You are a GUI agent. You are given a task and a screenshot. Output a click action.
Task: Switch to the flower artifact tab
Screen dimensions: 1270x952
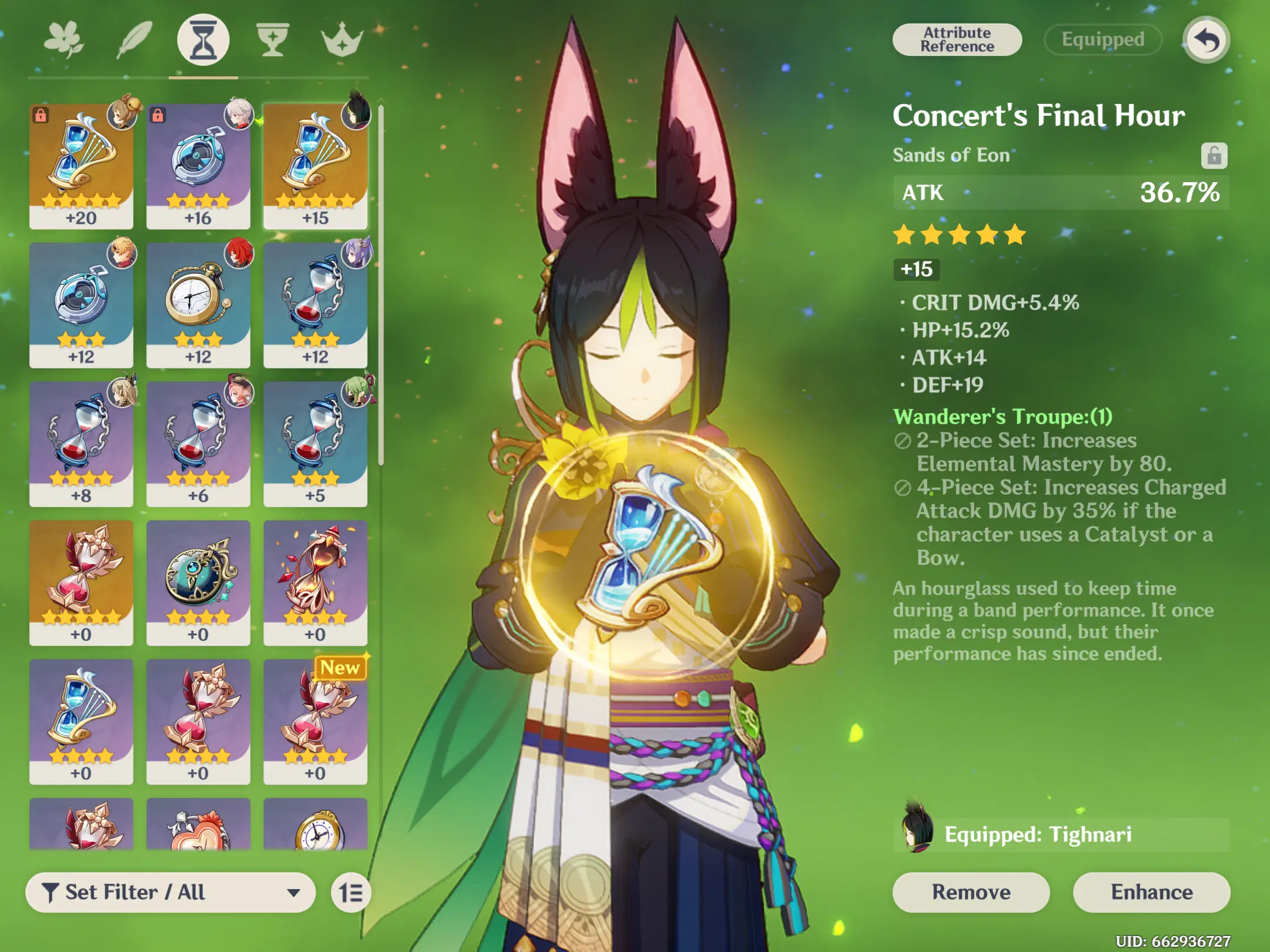coord(64,40)
